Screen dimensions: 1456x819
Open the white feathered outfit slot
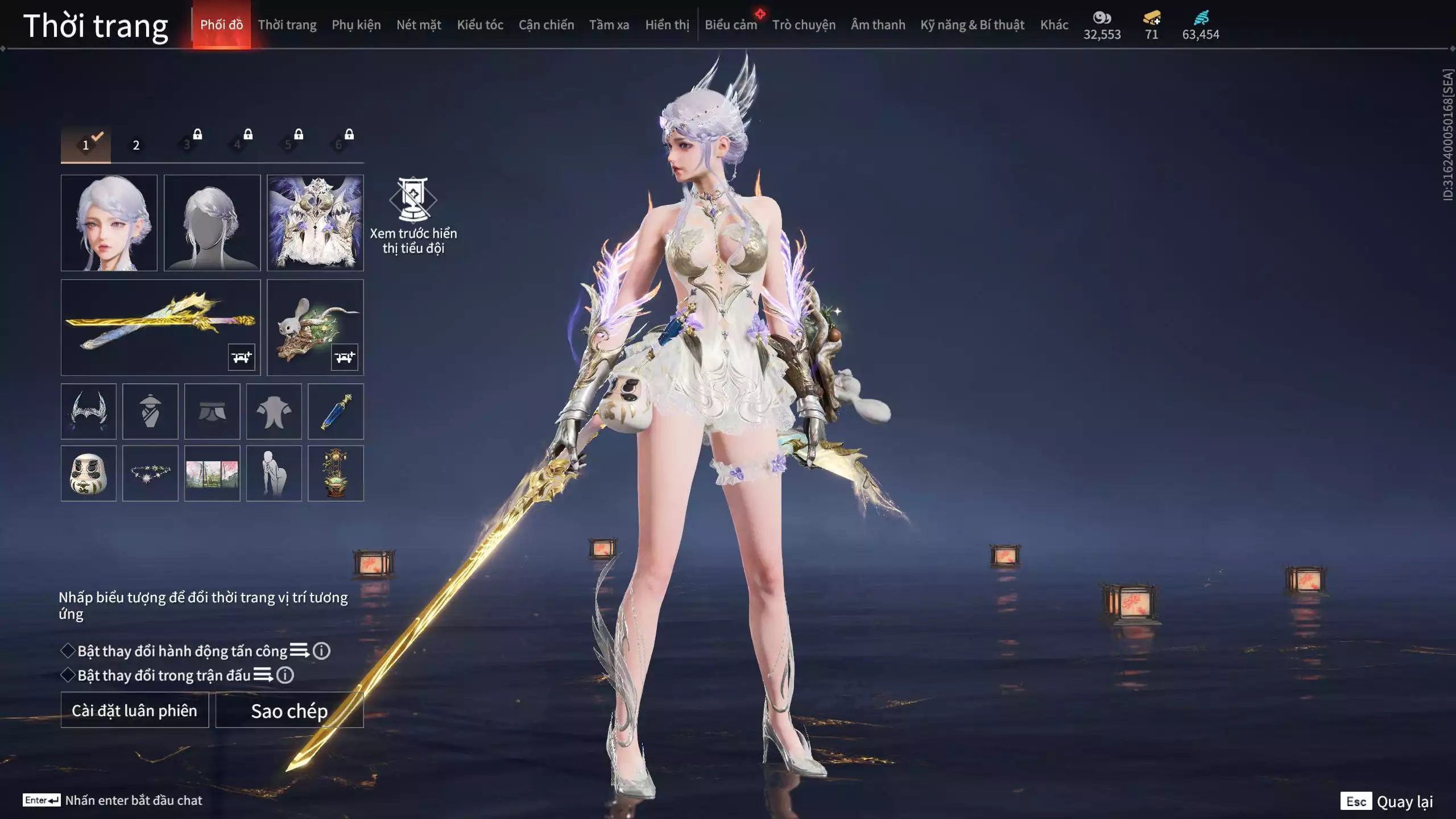[x=315, y=222]
